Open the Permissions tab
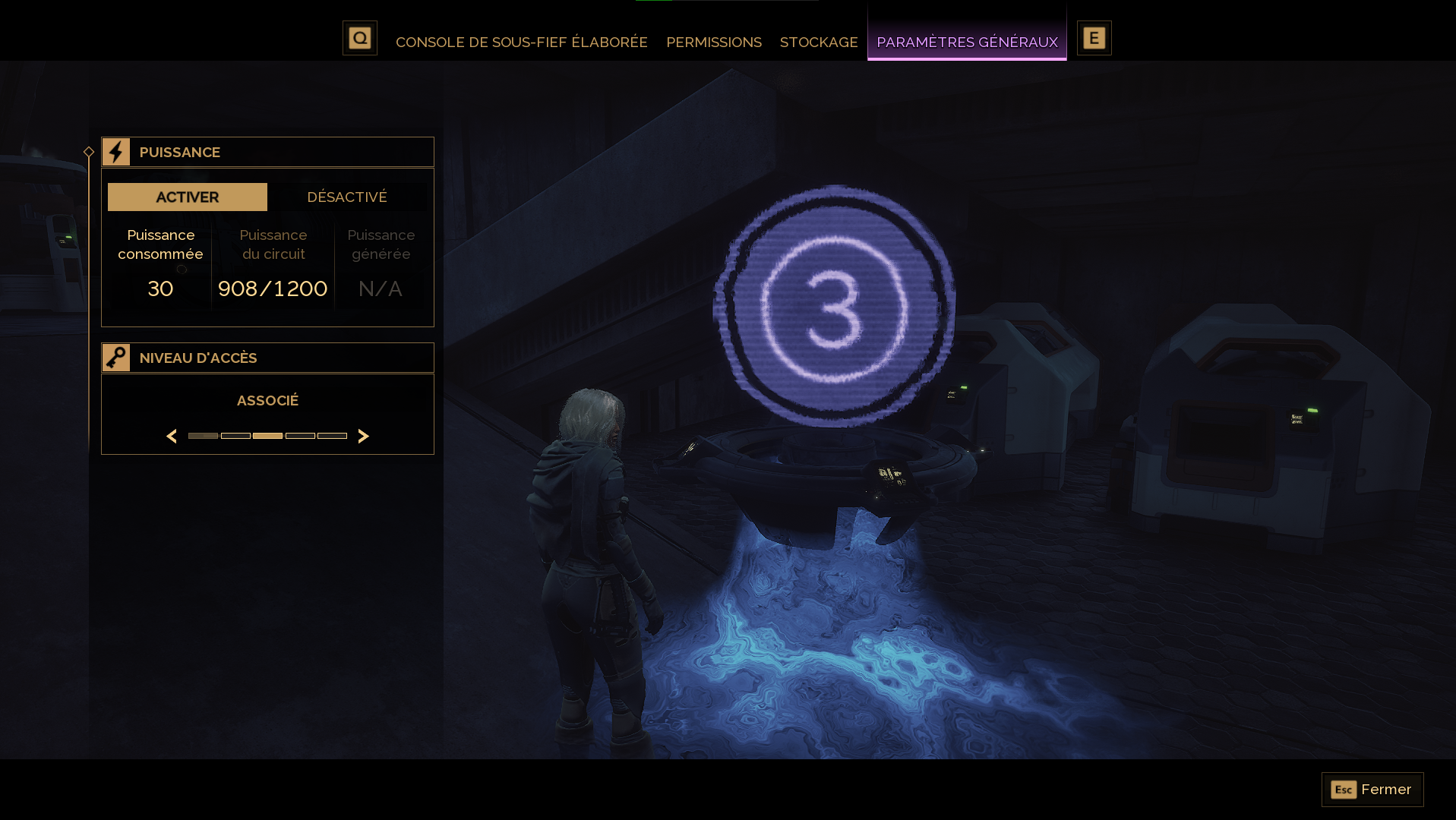1456x820 pixels. pyautogui.click(x=713, y=42)
